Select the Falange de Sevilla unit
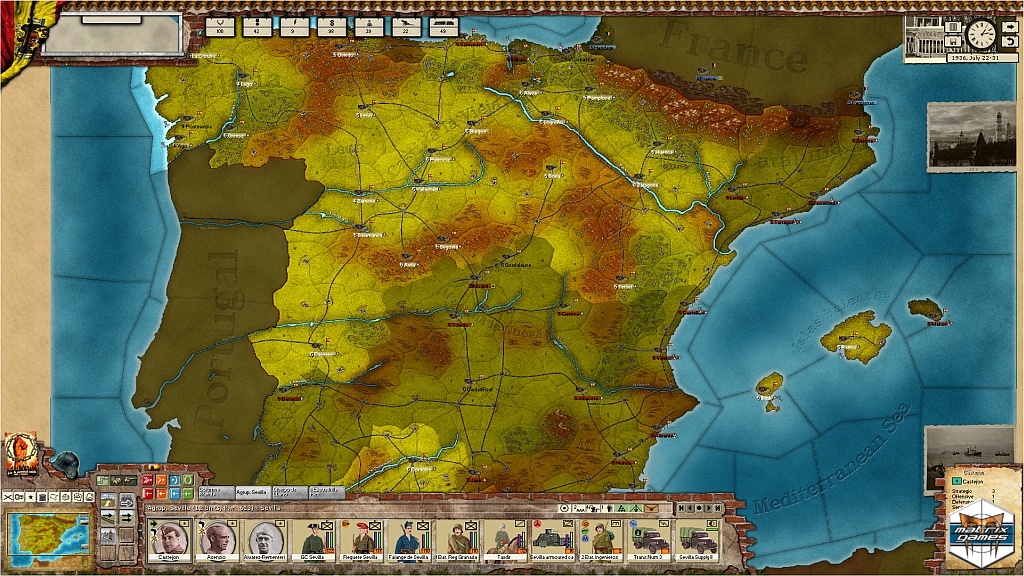This screenshot has height=576, width=1024. 409,541
